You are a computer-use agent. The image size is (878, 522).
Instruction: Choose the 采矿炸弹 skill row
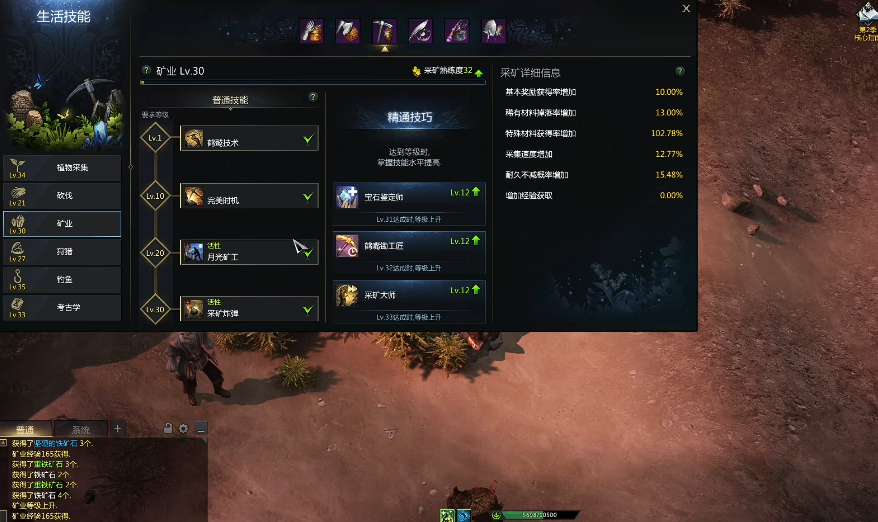click(x=249, y=309)
